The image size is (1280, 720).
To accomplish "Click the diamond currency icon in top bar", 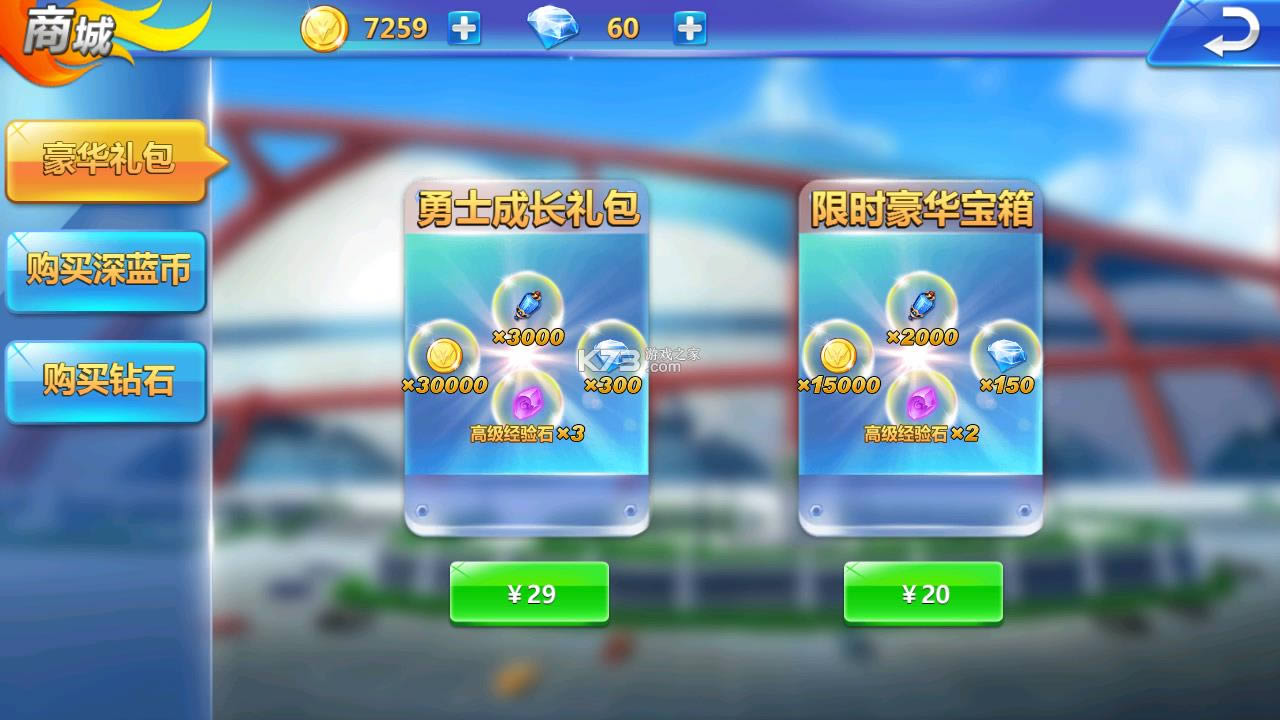I will click(553, 28).
